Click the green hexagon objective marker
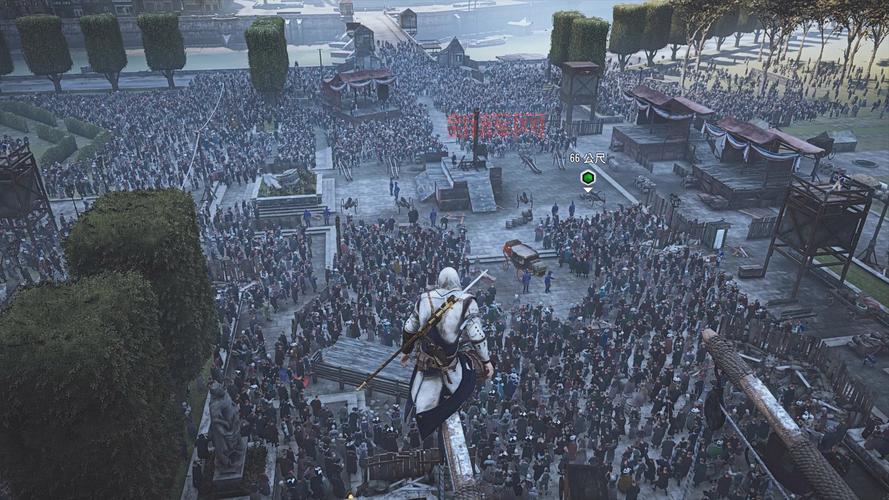Viewport: 889px width, 500px height. point(588,177)
